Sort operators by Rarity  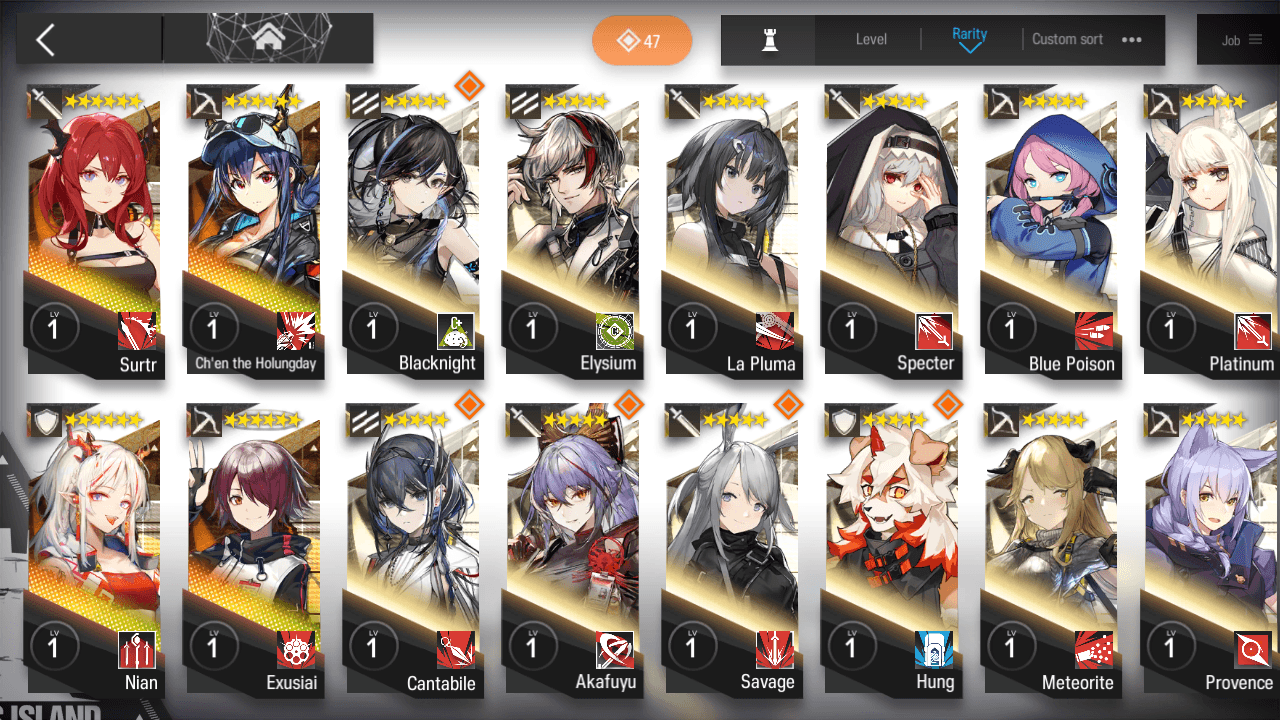(969, 39)
